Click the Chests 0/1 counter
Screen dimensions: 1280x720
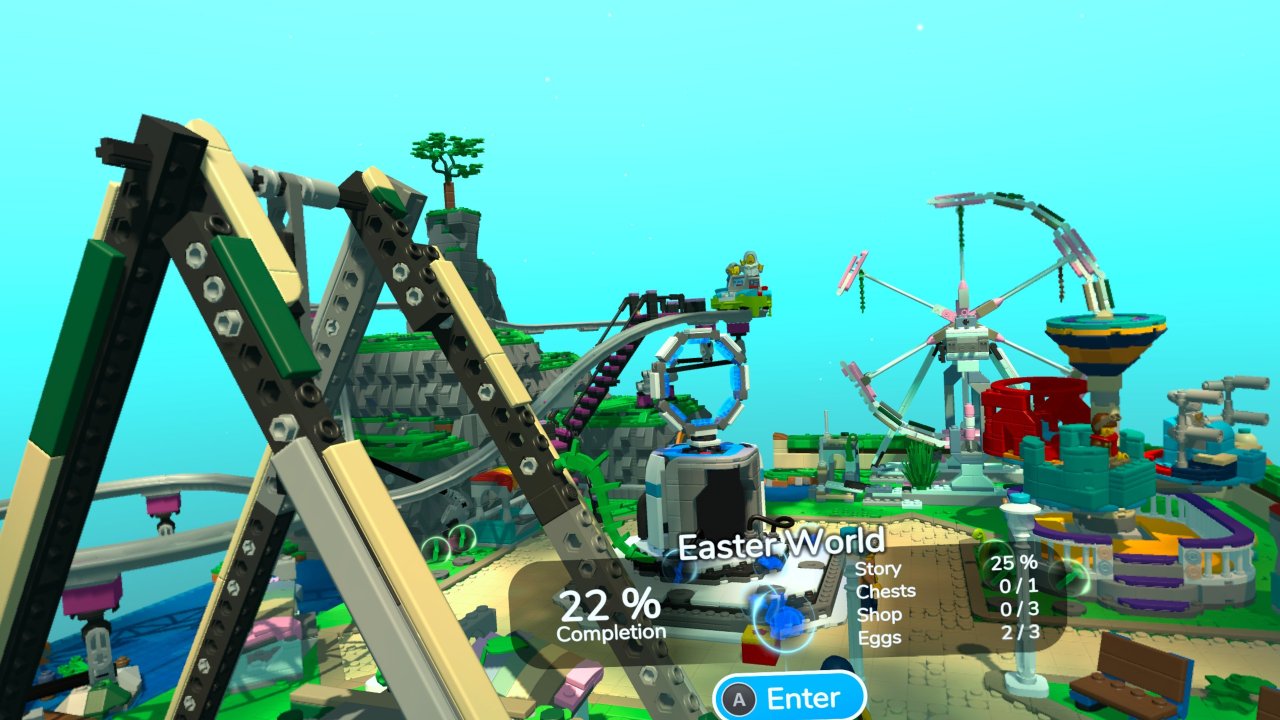(x=886, y=590)
